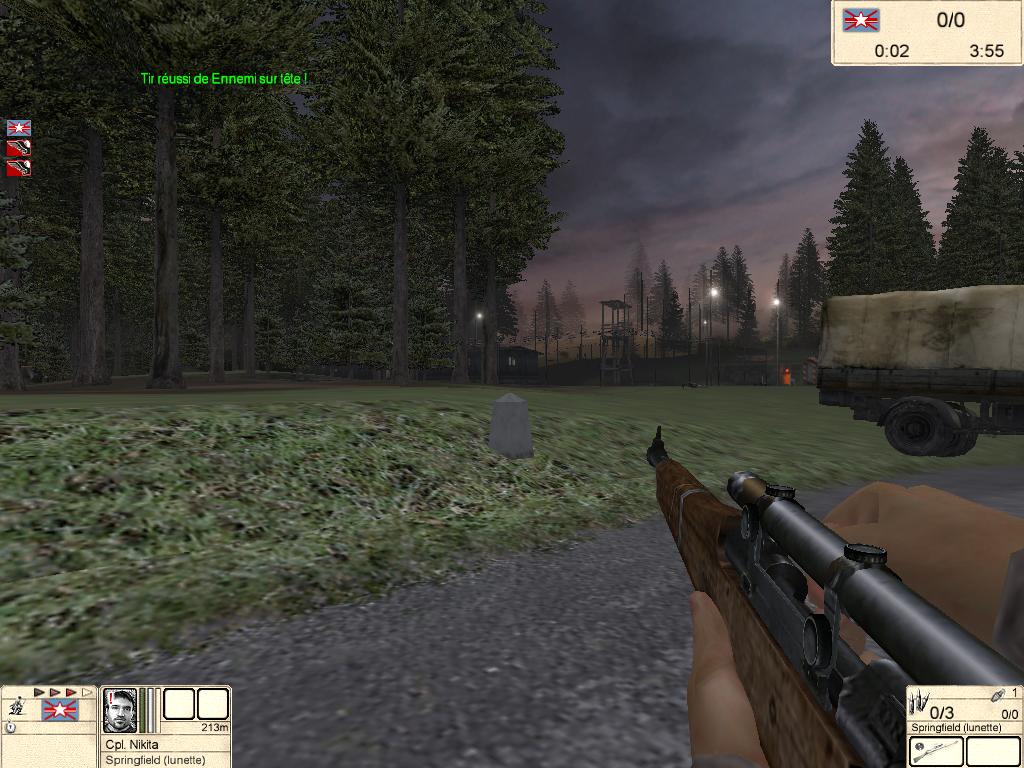Viewport: 1024px width, 768px height.
Task: Select Cpl. Nikita's portrait
Action: [120, 710]
